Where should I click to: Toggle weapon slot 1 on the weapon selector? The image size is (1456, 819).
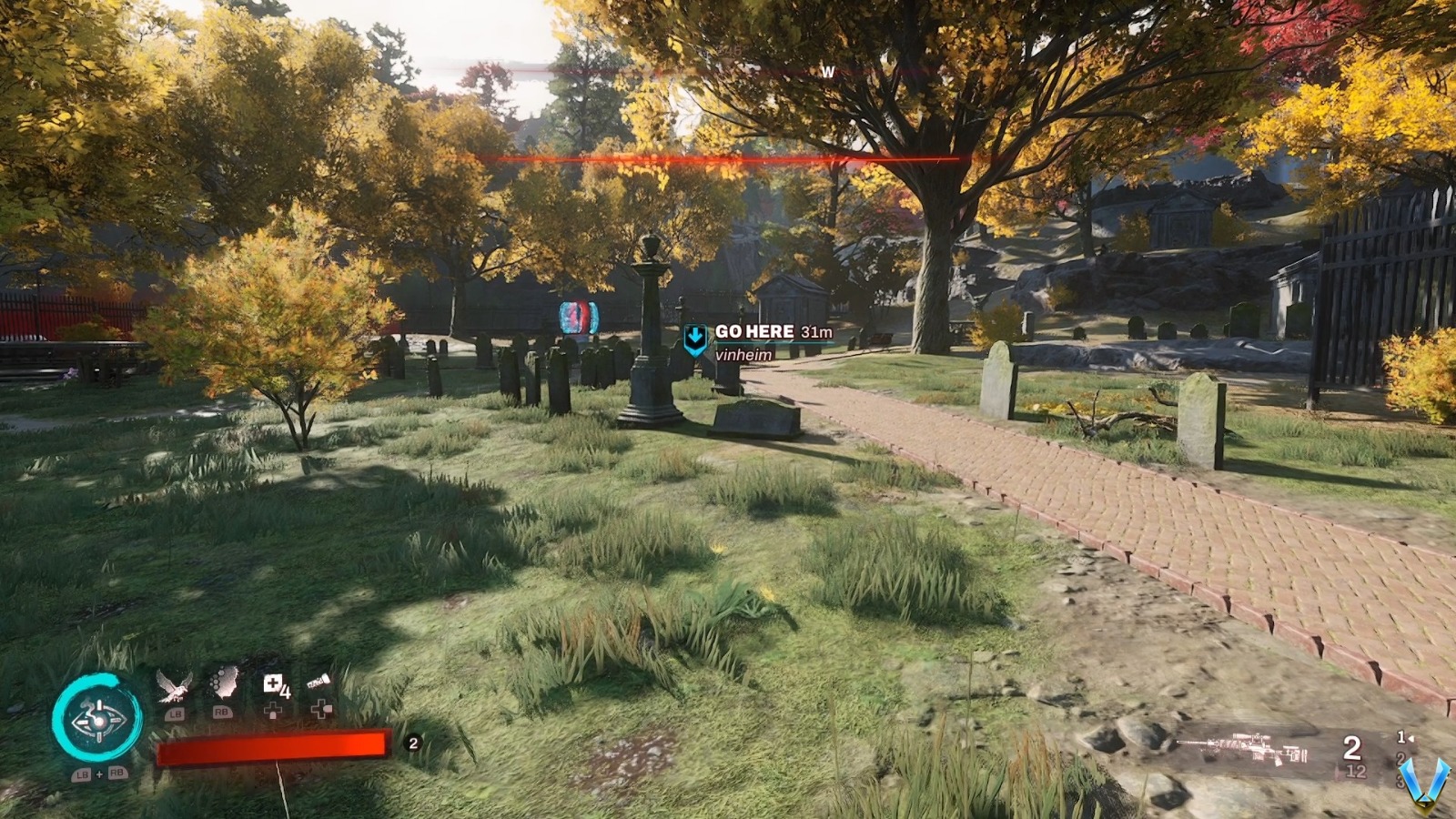click(1401, 738)
